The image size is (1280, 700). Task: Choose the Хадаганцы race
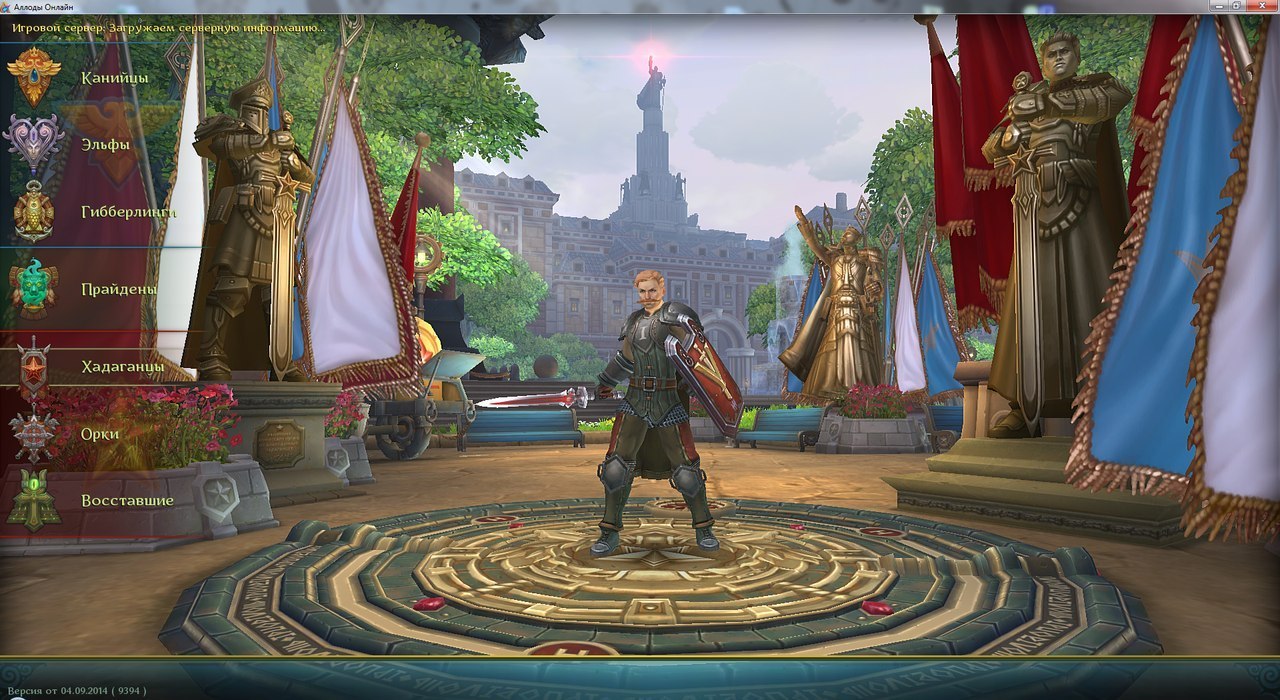[122, 367]
